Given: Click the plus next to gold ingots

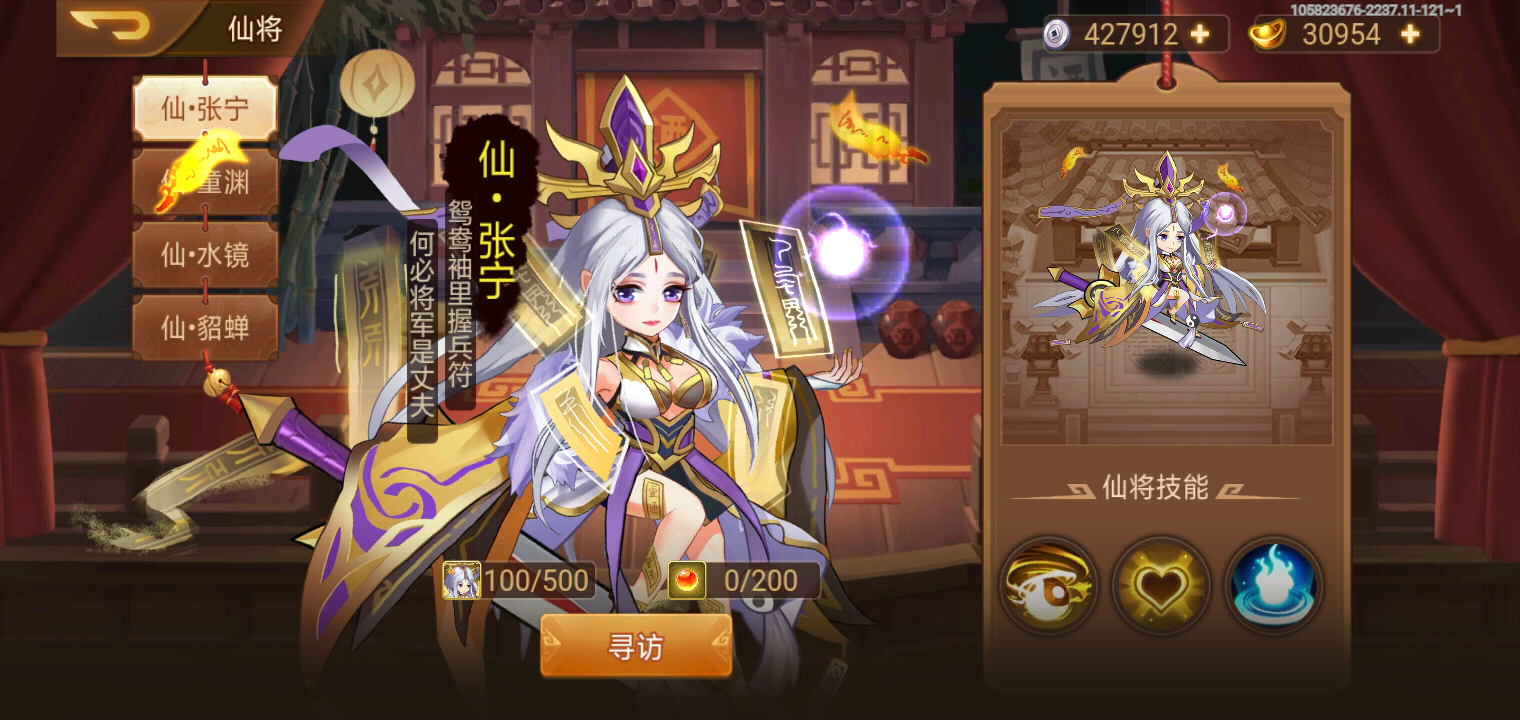Looking at the screenshot, I should (x=1408, y=34).
